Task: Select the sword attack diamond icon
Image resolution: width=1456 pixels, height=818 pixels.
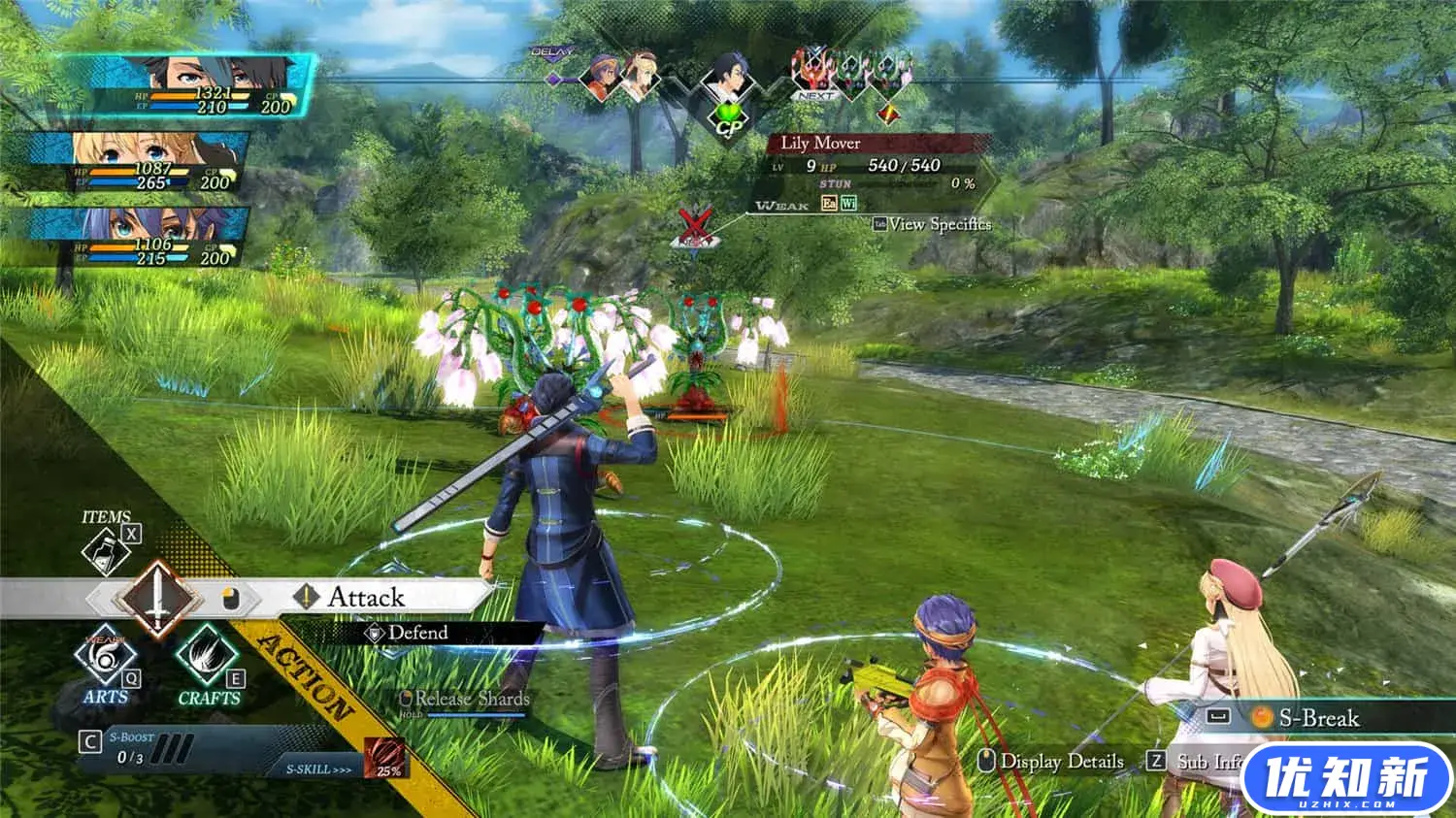Action: (x=155, y=598)
